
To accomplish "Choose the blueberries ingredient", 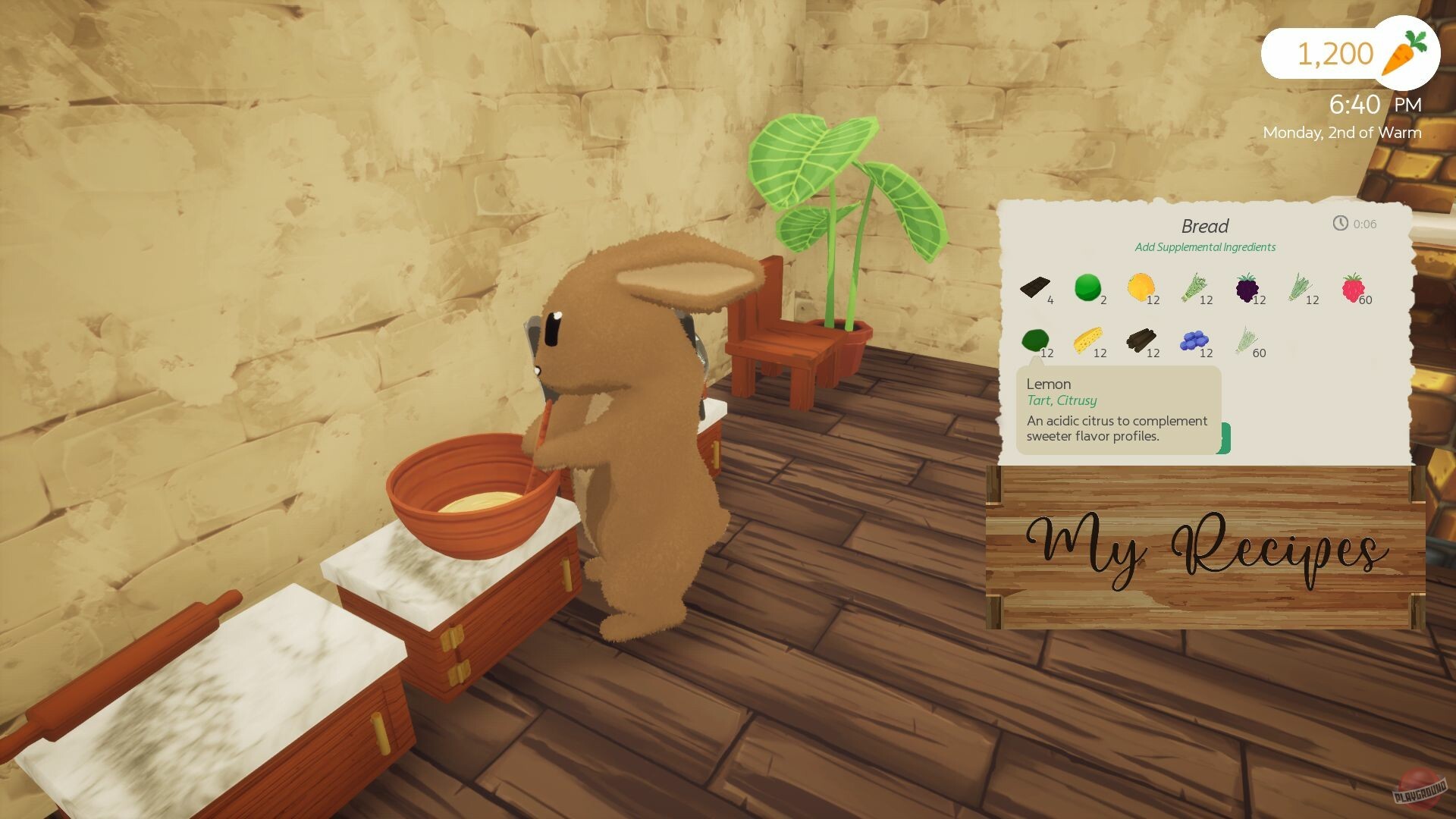I will point(1194,341).
